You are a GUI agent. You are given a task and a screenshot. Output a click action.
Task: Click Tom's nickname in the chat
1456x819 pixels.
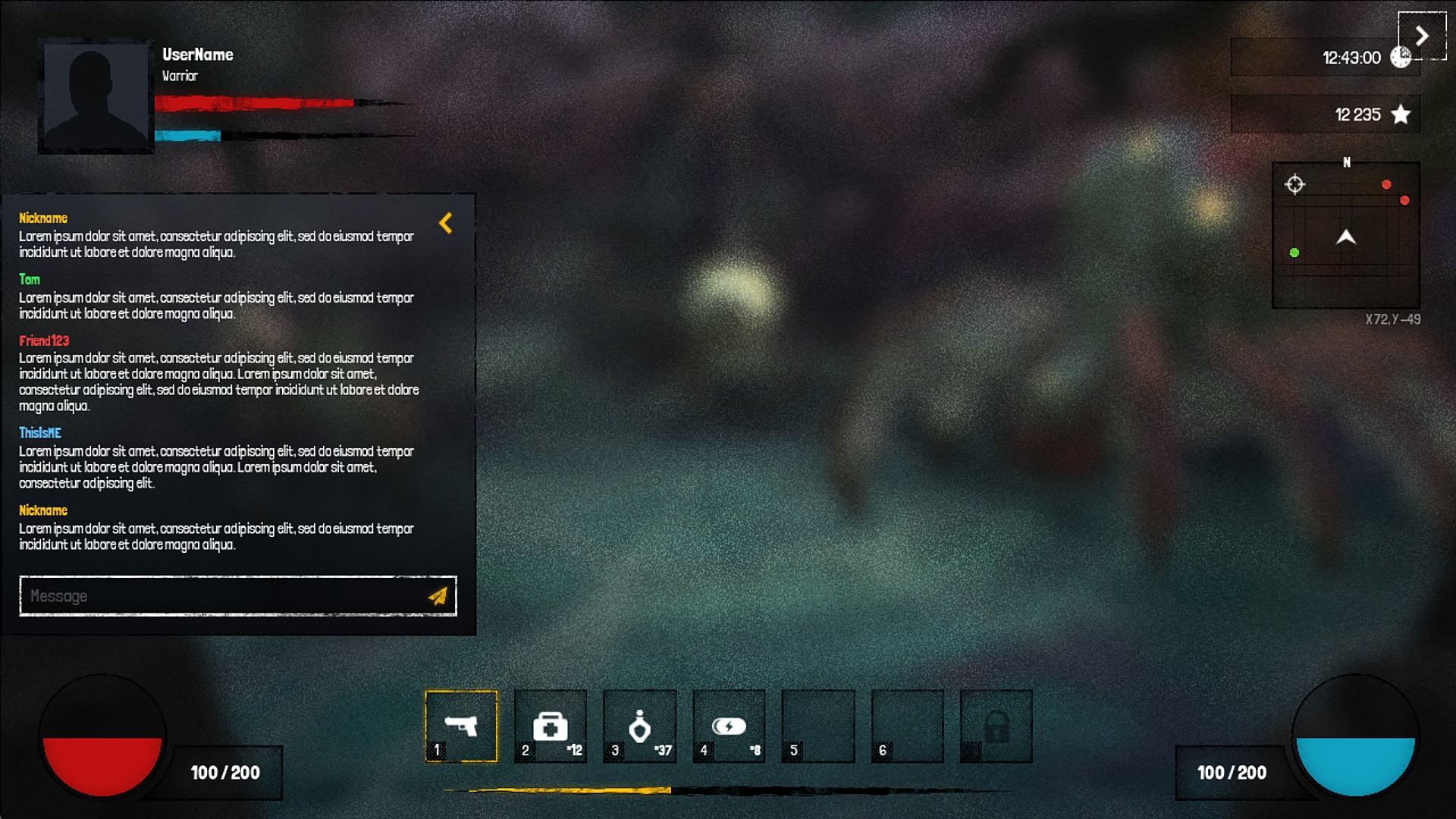(x=29, y=280)
